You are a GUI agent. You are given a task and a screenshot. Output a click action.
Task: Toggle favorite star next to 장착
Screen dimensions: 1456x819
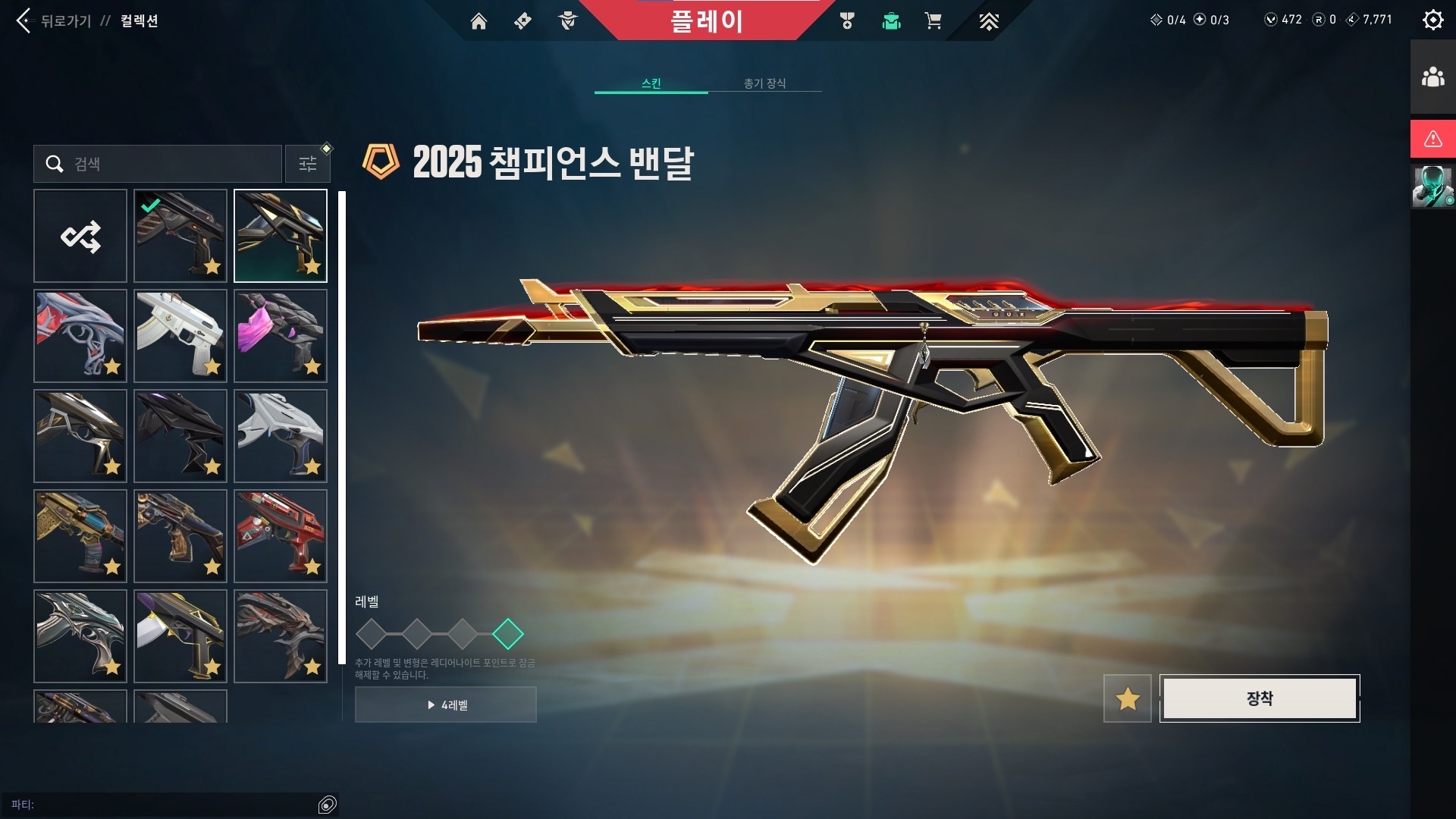tap(1128, 698)
